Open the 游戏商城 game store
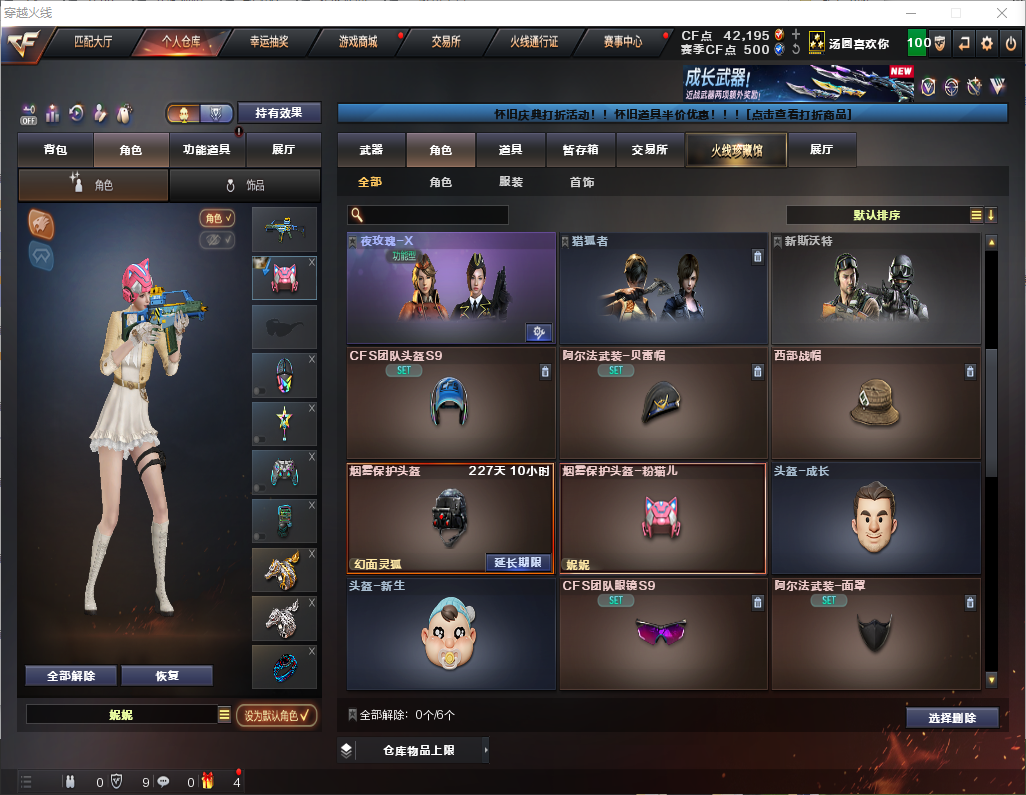1026x795 pixels. pyautogui.click(x=358, y=42)
